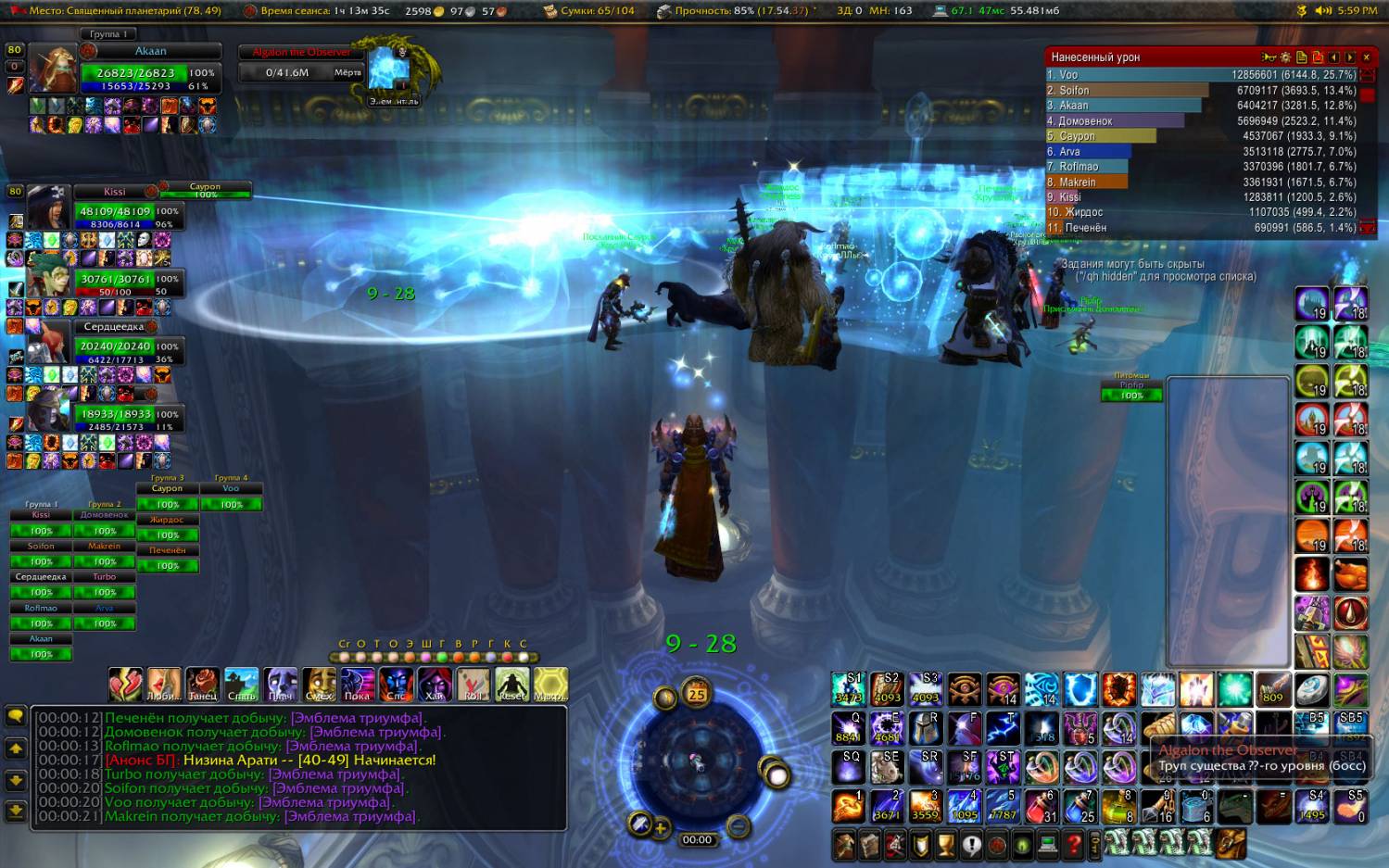Close the damage meter window

pos(1366,57)
